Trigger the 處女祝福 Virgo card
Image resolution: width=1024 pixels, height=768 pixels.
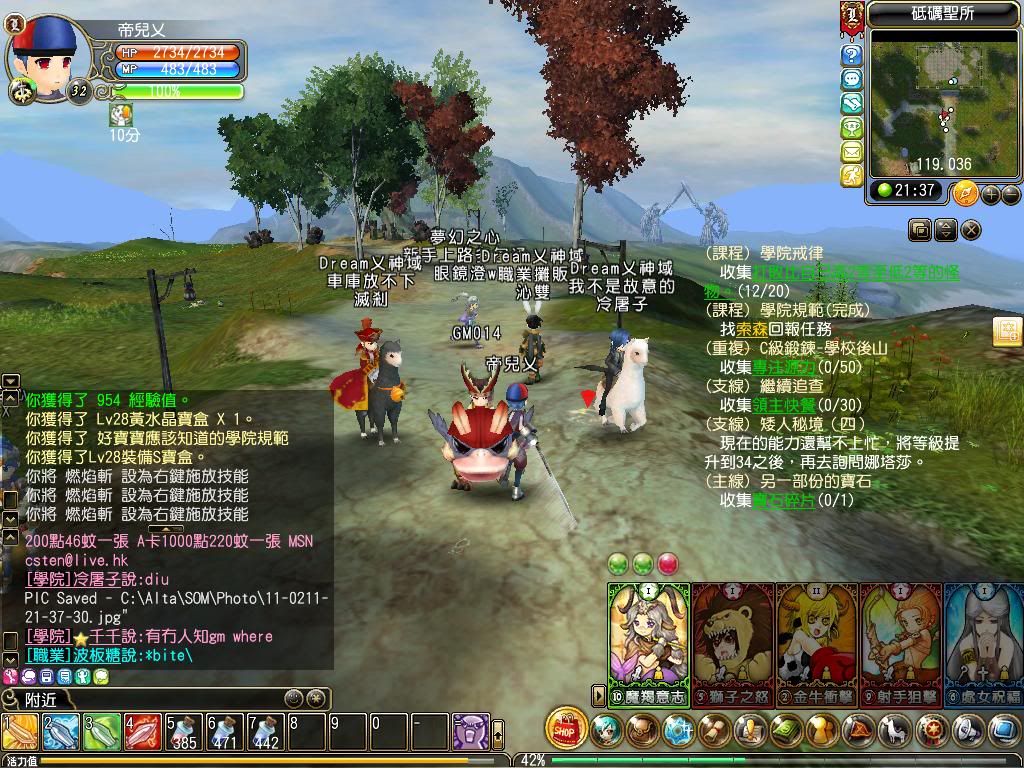[x=984, y=640]
